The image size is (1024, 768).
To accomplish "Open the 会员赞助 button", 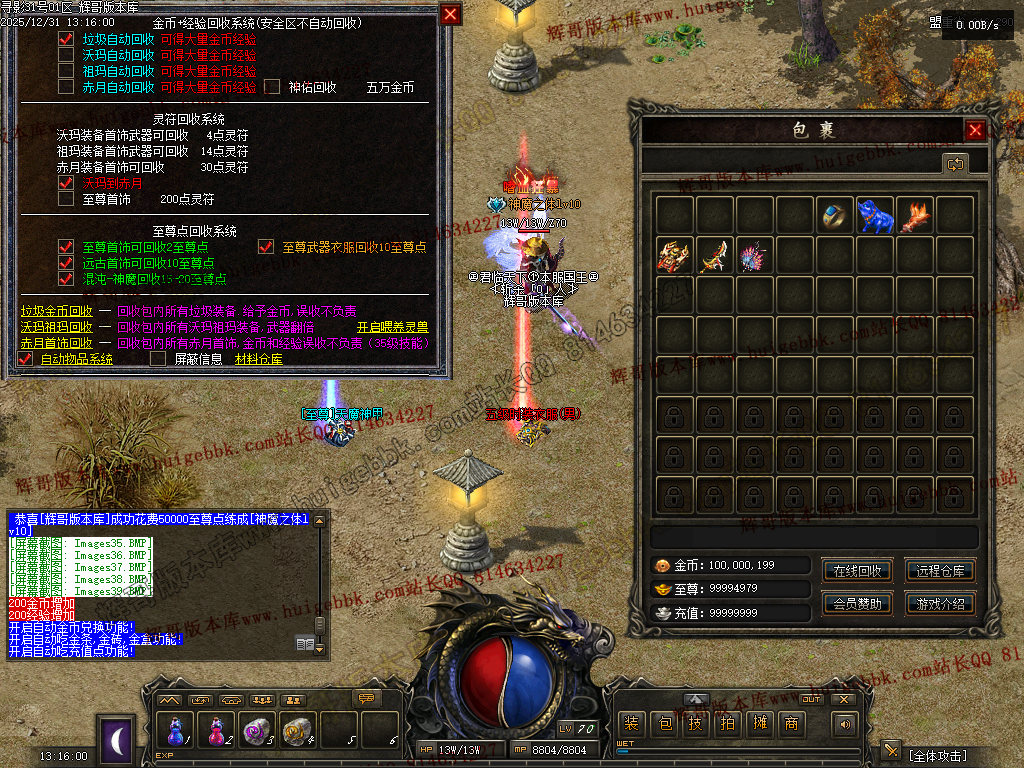I will coord(857,604).
